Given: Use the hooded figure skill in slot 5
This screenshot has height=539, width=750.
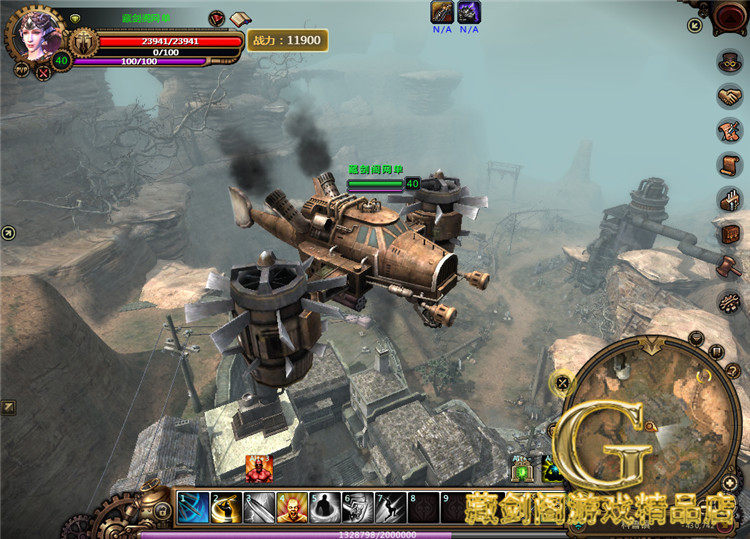Looking at the screenshot, I should pyautogui.click(x=324, y=508).
